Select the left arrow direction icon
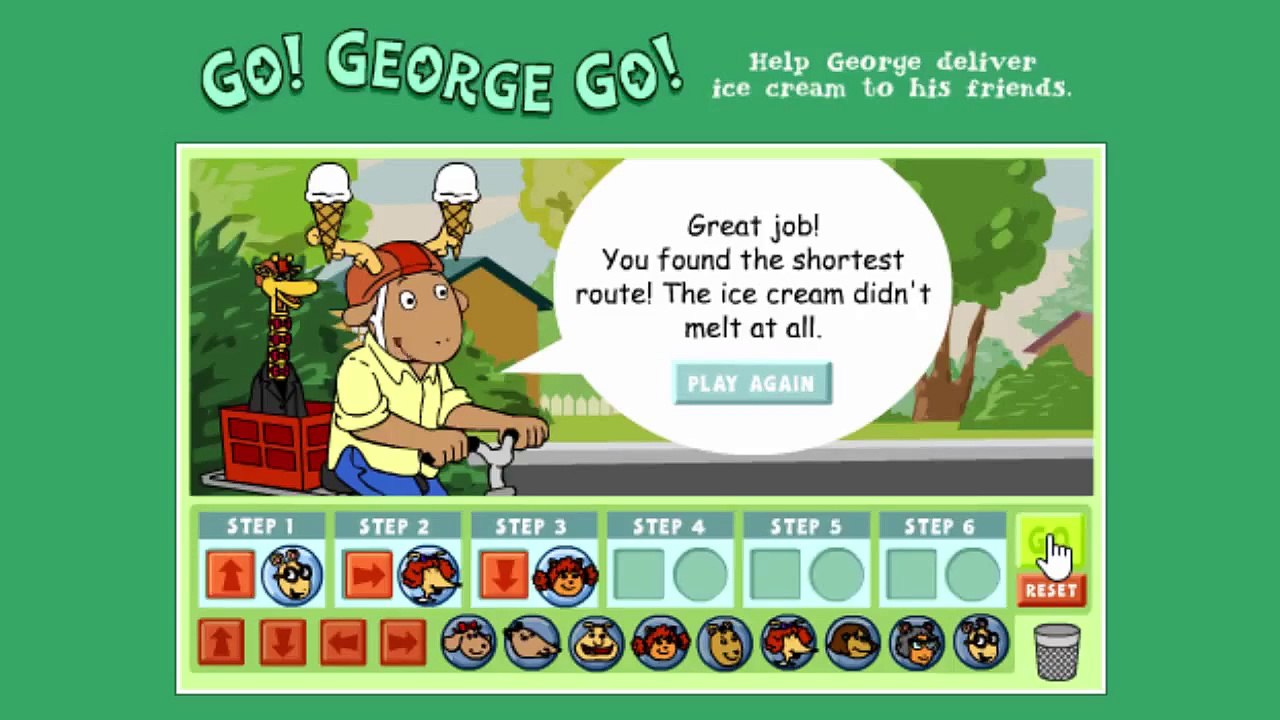The image size is (1280, 720). tap(344, 643)
